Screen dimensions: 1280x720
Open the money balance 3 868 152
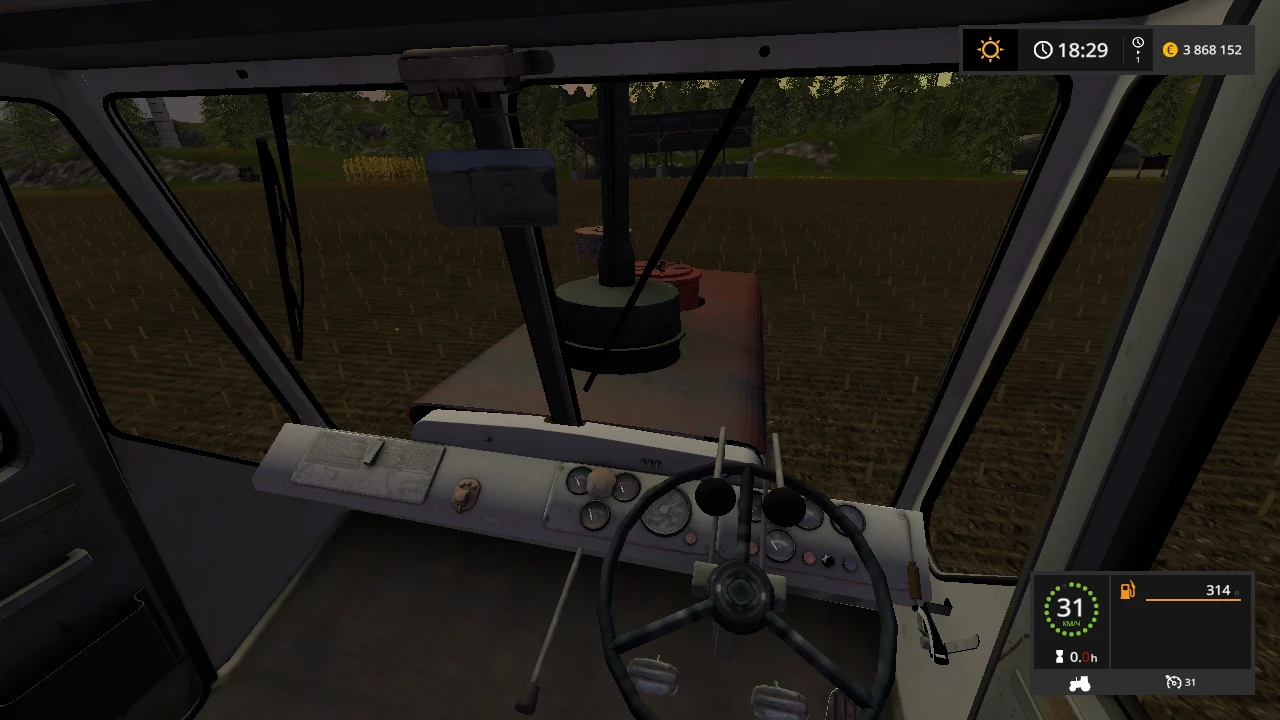pyautogui.click(x=1213, y=49)
